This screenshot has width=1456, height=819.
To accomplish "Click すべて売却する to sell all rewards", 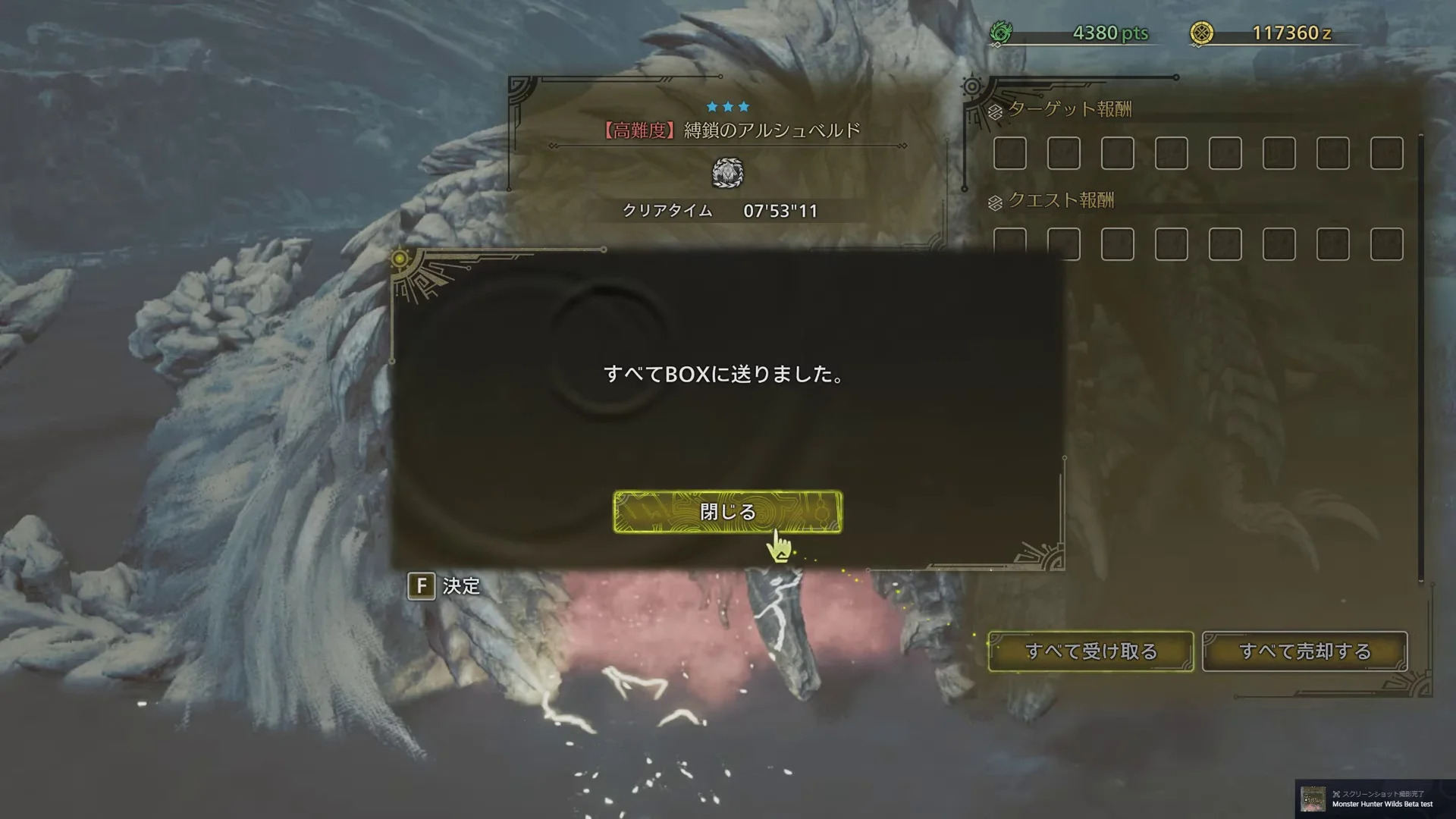I will (1304, 651).
